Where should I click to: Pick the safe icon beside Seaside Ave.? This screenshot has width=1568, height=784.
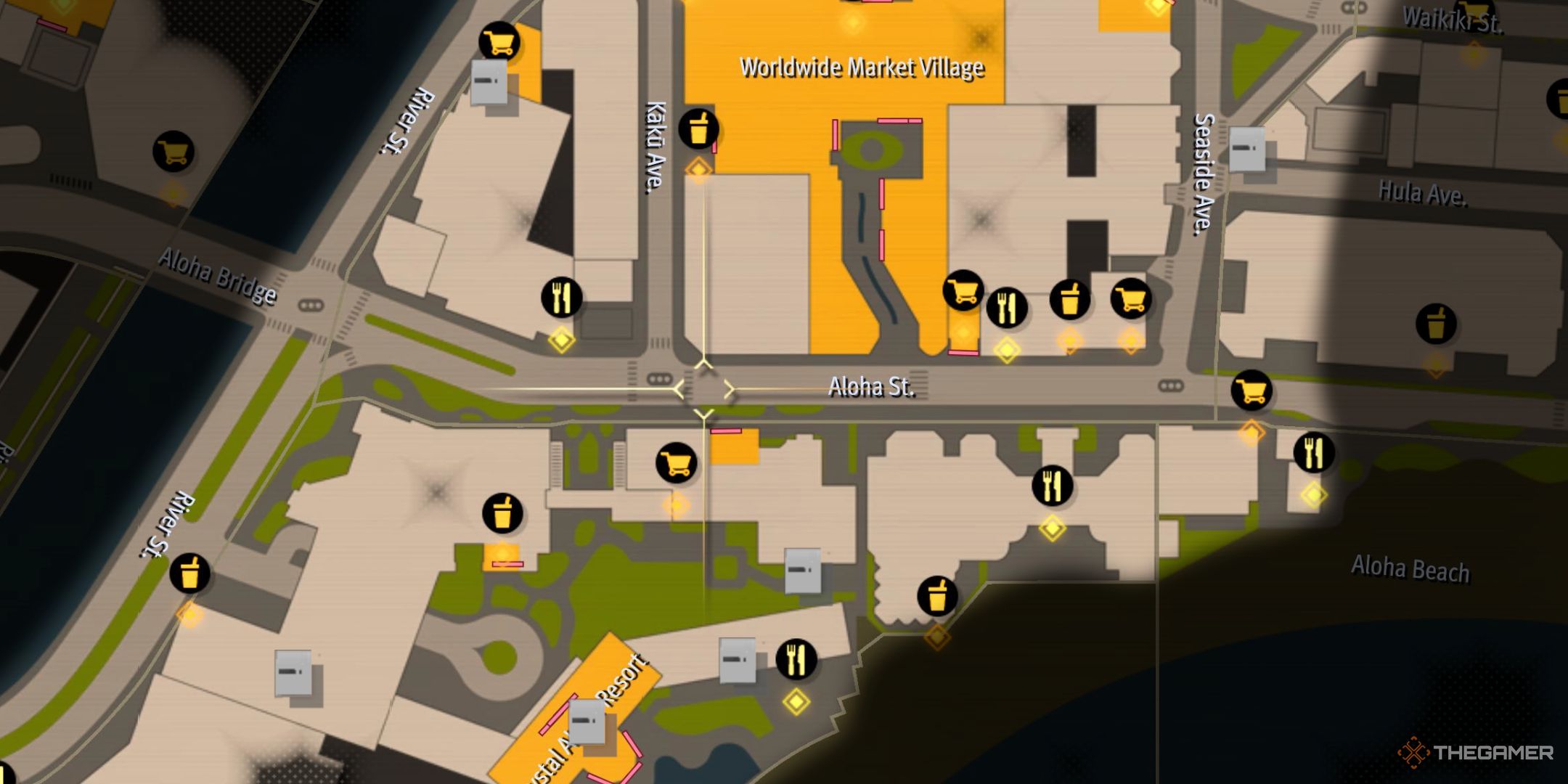[x=1247, y=149]
